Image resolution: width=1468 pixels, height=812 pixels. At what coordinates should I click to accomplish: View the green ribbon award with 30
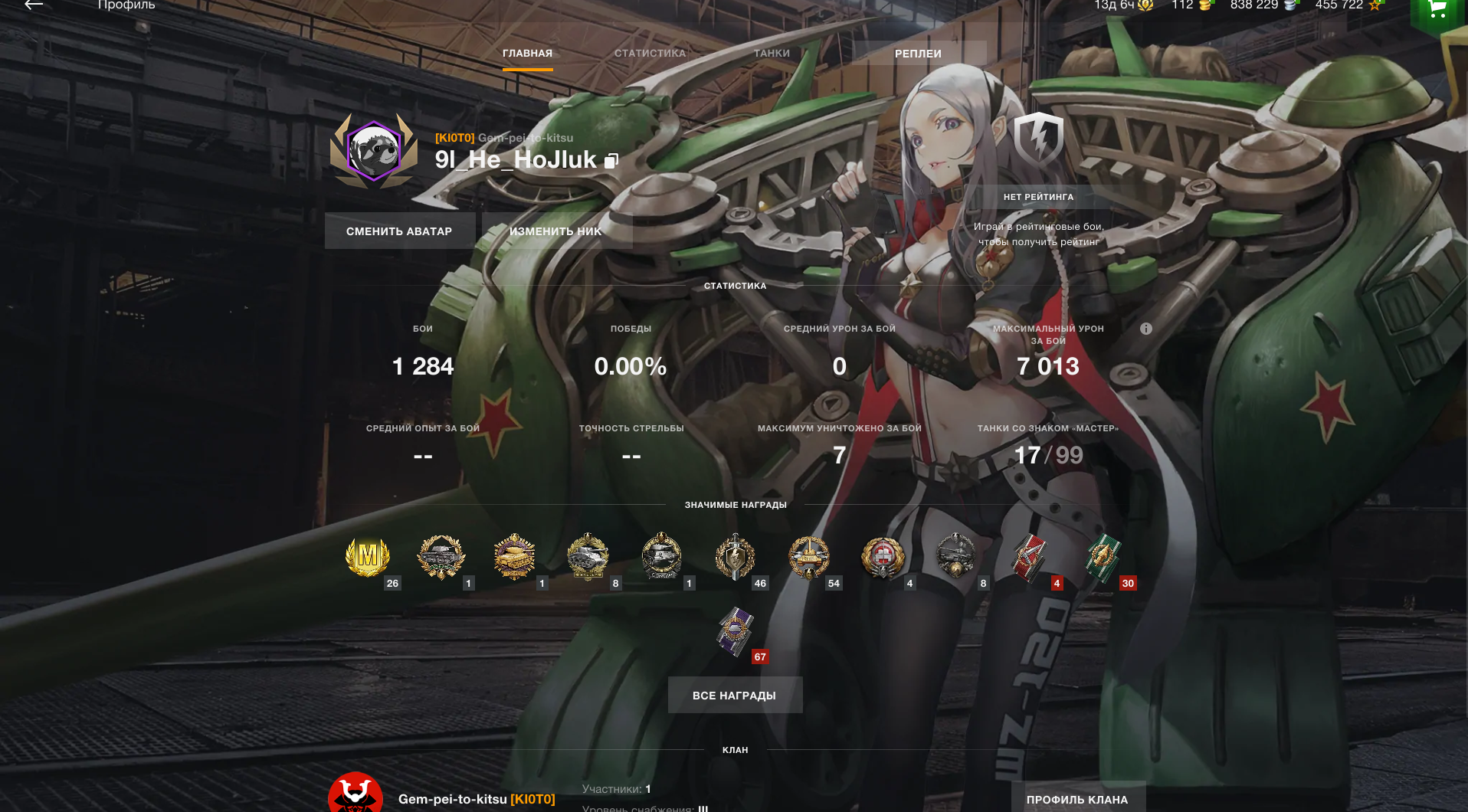[1103, 558]
